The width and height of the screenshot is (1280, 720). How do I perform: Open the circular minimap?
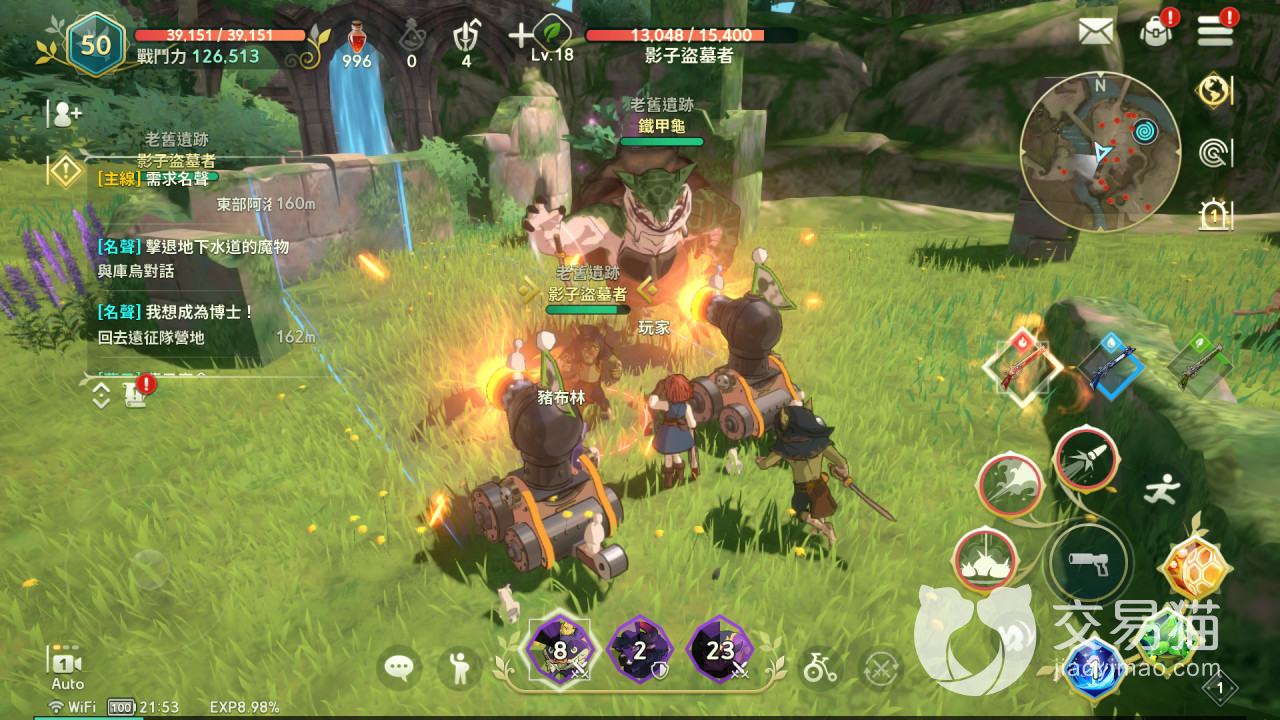(x=1100, y=151)
